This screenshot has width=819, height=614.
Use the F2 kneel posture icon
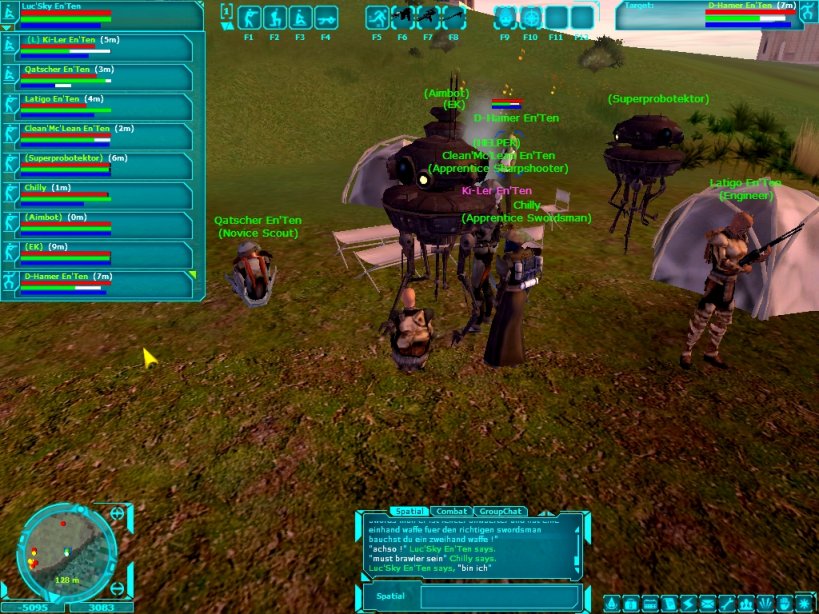coord(274,18)
